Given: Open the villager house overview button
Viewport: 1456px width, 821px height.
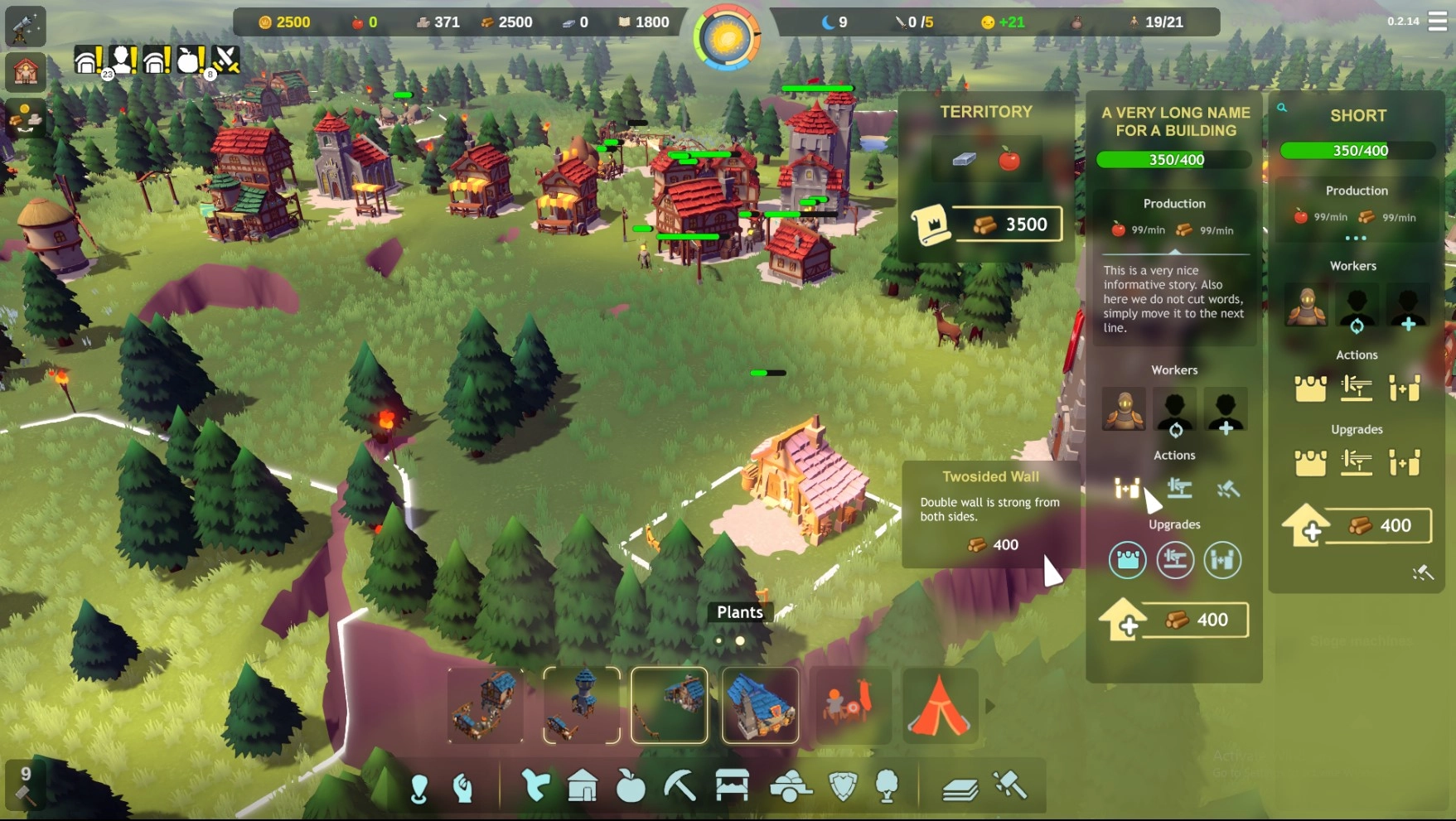Looking at the screenshot, I should [x=25, y=73].
